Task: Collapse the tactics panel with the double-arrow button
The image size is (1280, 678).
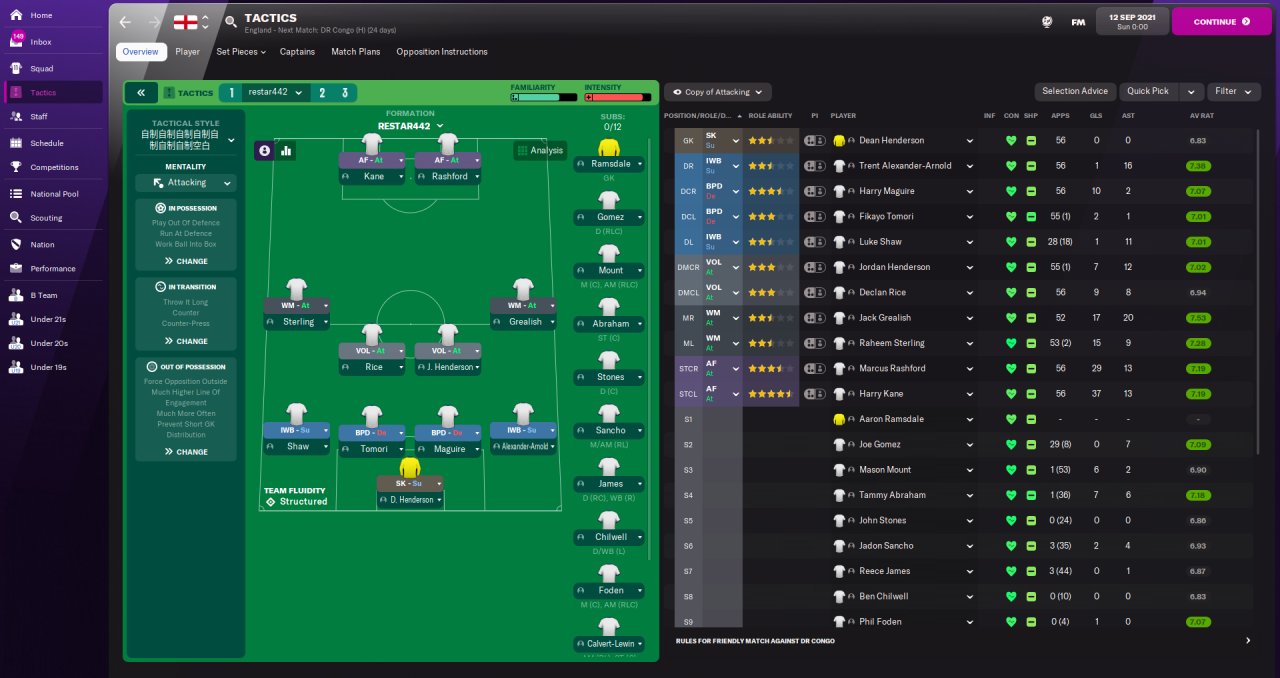Action: (141, 93)
